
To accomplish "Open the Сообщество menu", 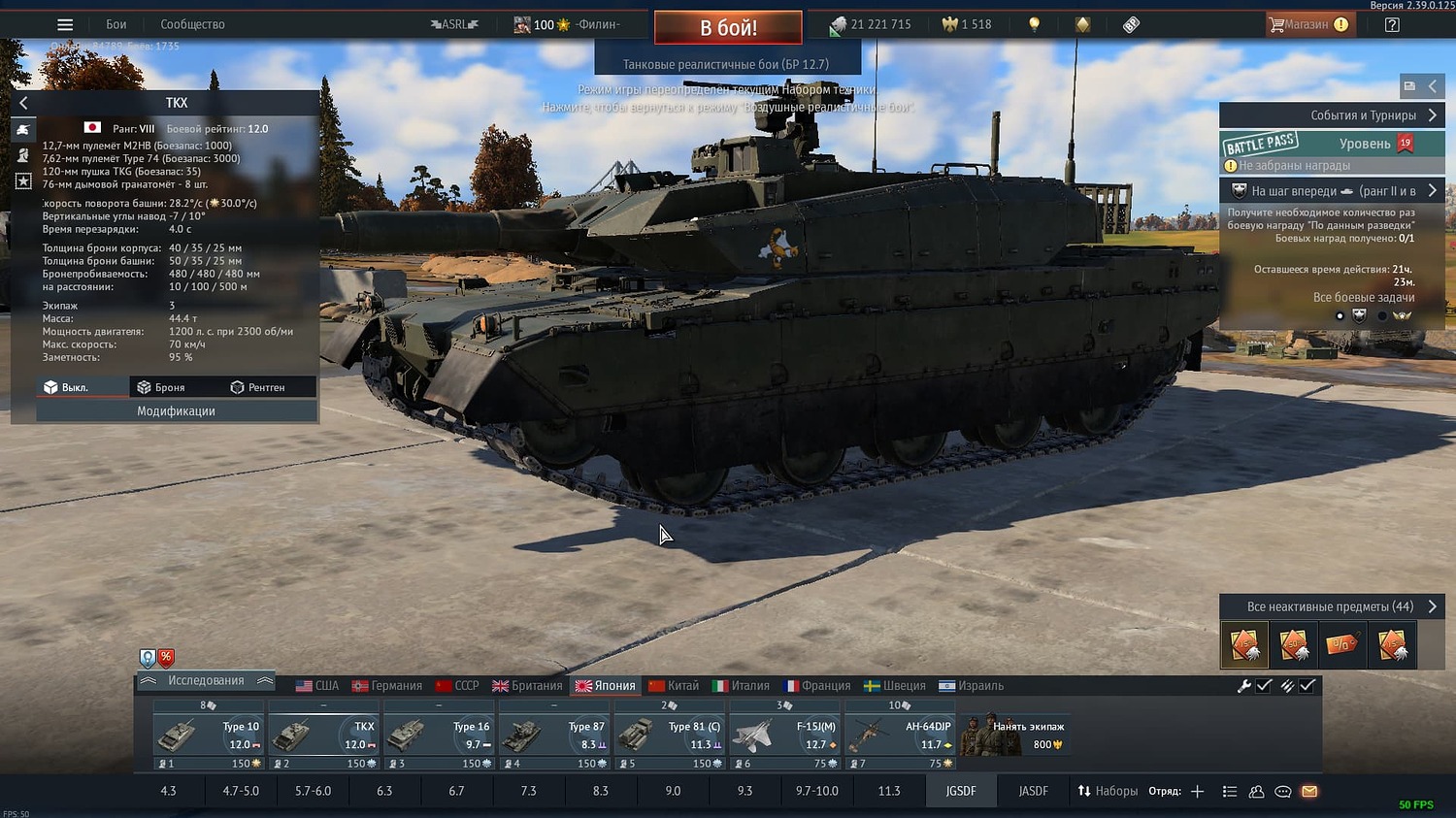I will pyautogui.click(x=191, y=23).
